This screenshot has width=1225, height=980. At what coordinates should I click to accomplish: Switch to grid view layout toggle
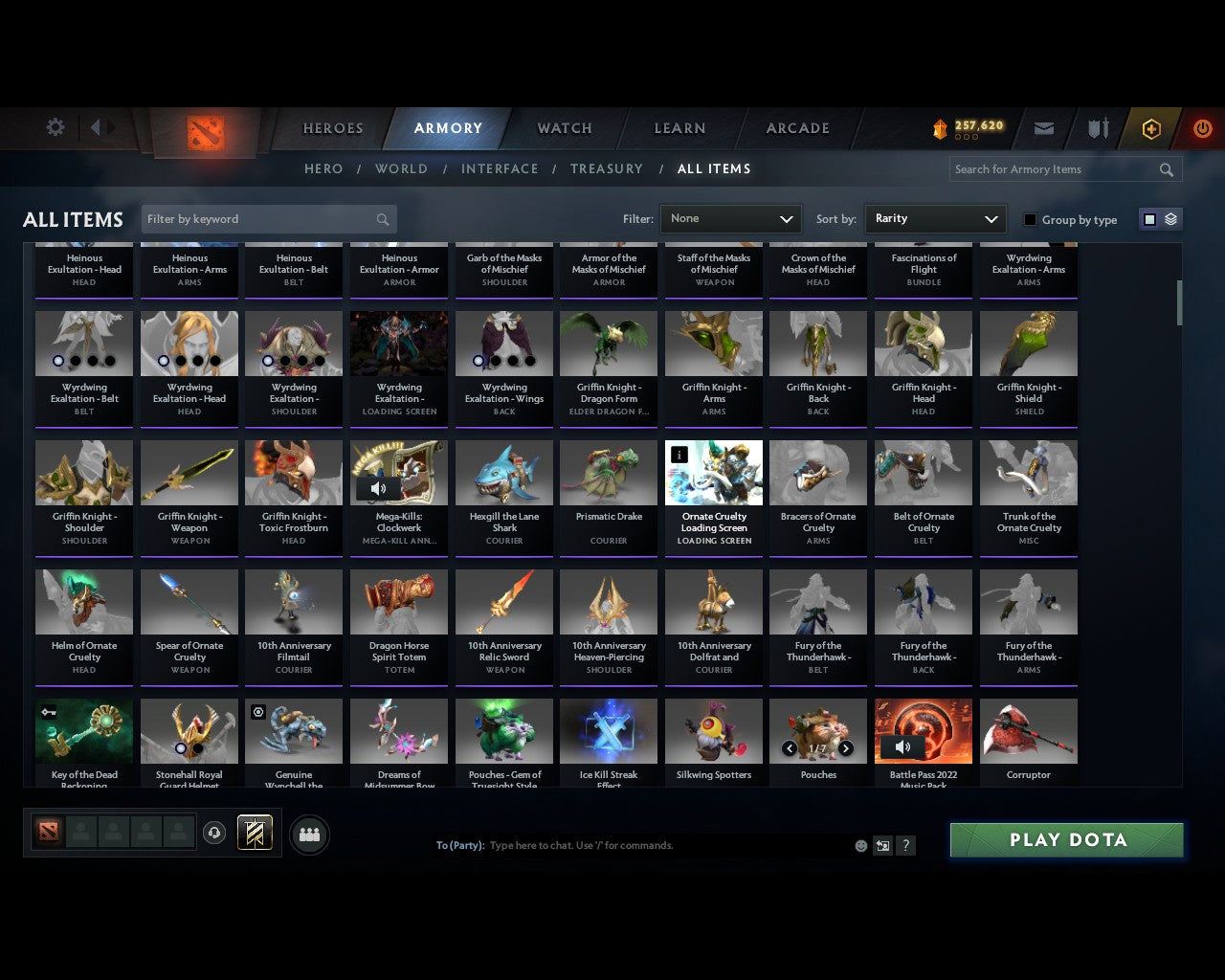pos(1149,218)
